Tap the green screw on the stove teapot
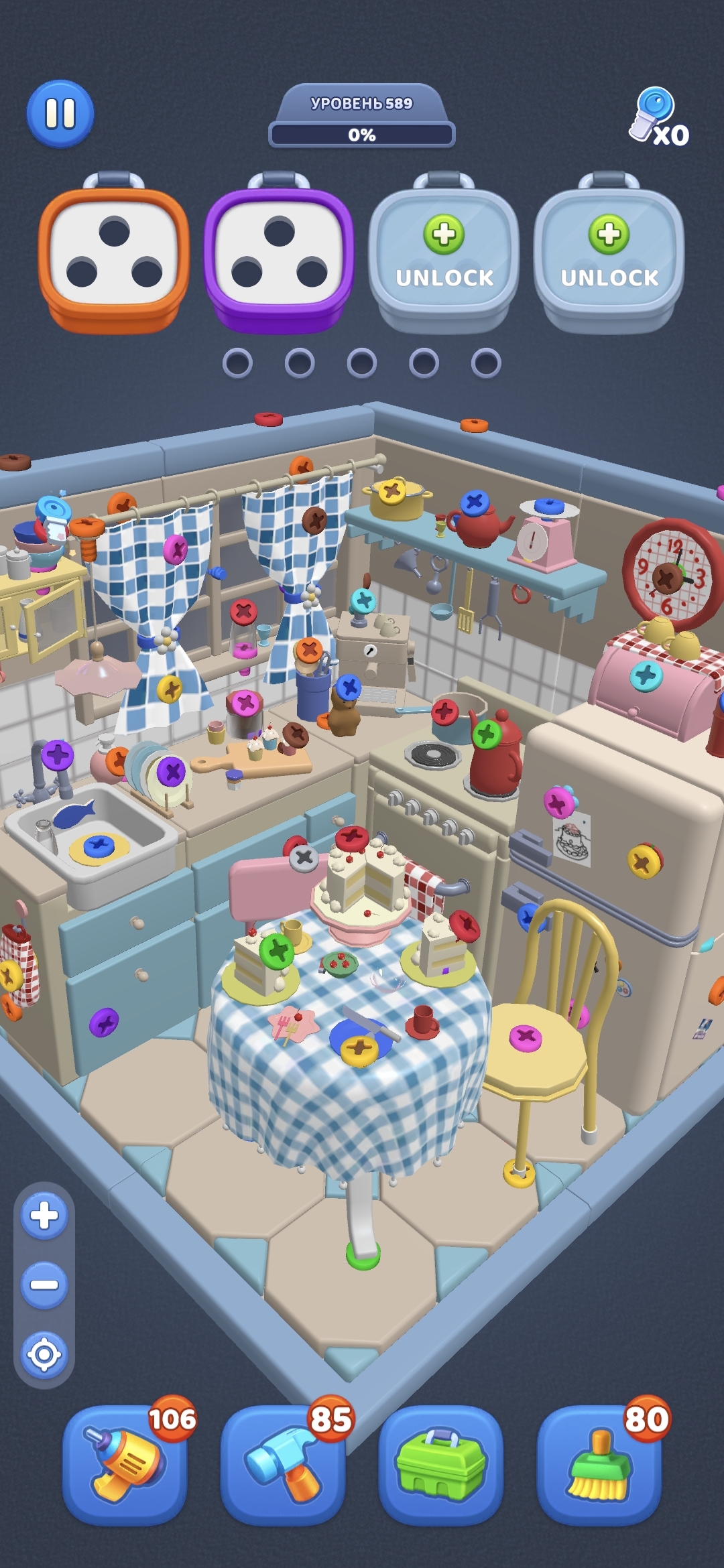 487,735
